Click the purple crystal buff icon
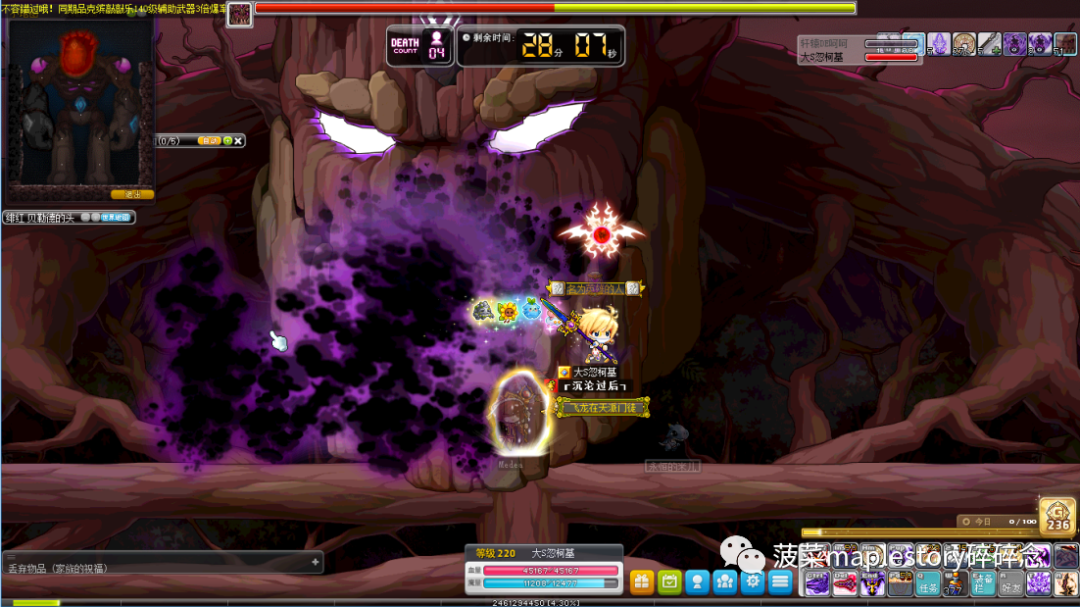Image resolution: width=1080 pixels, height=607 pixels. tap(938, 44)
